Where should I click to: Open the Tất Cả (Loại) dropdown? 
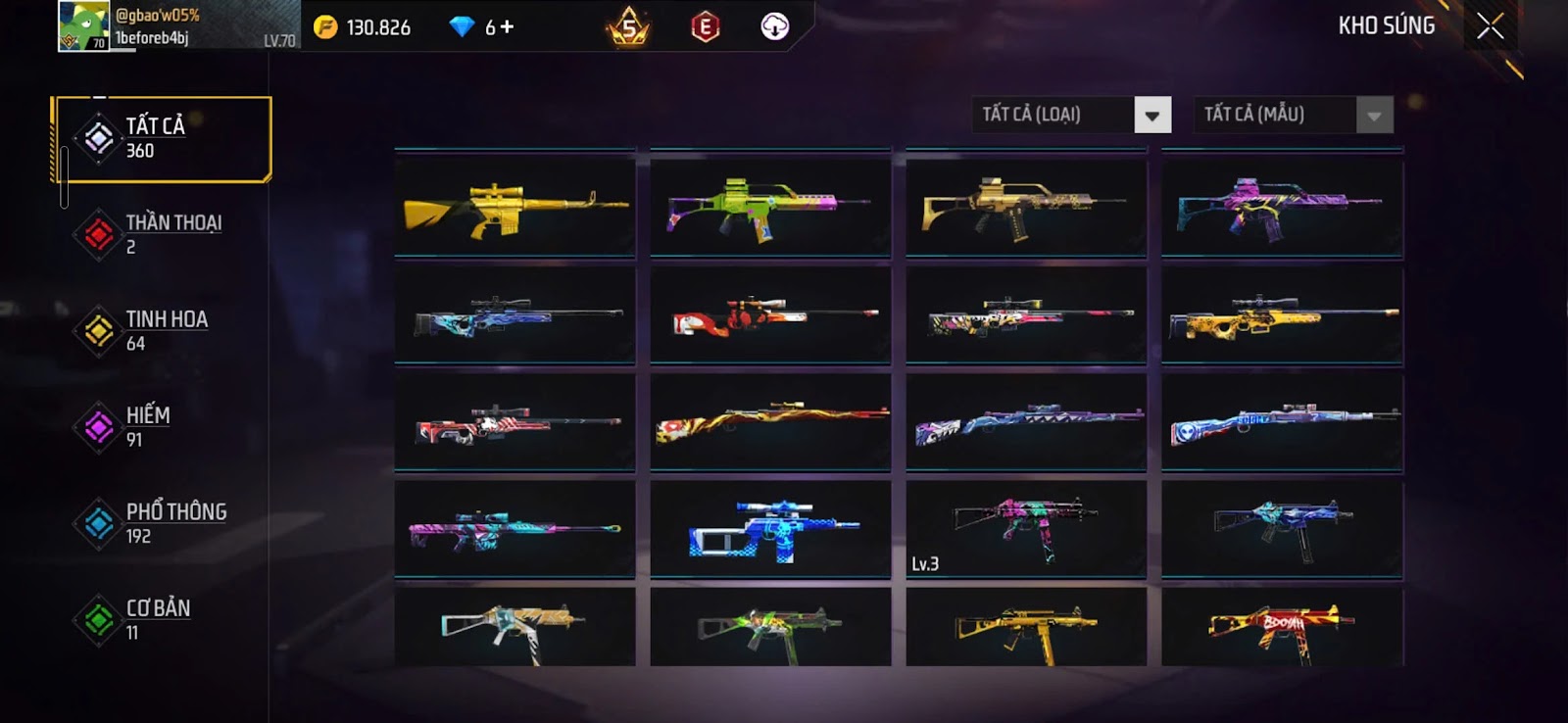[1151, 115]
